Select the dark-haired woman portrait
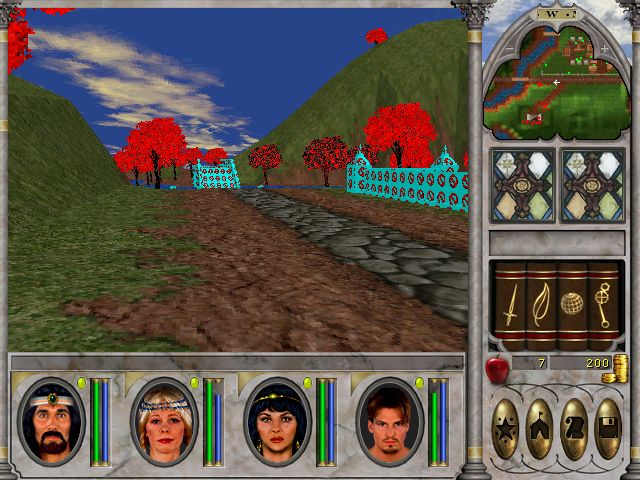Viewport: 640px width, 480px height. [x=277, y=422]
